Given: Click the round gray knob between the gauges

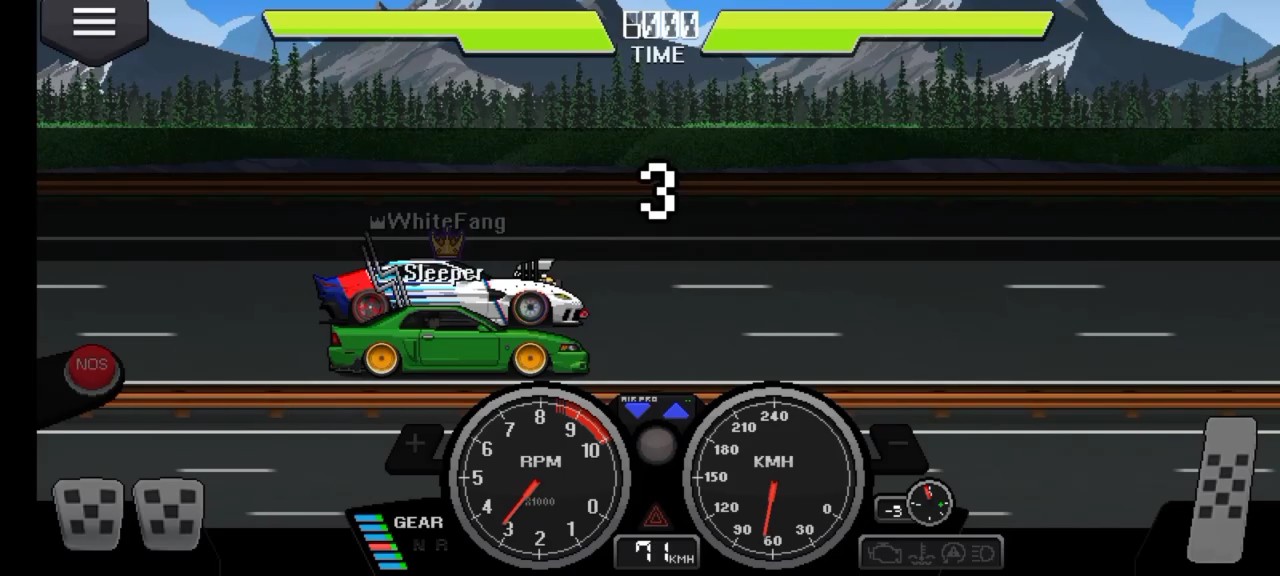Looking at the screenshot, I should pyautogui.click(x=656, y=446).
